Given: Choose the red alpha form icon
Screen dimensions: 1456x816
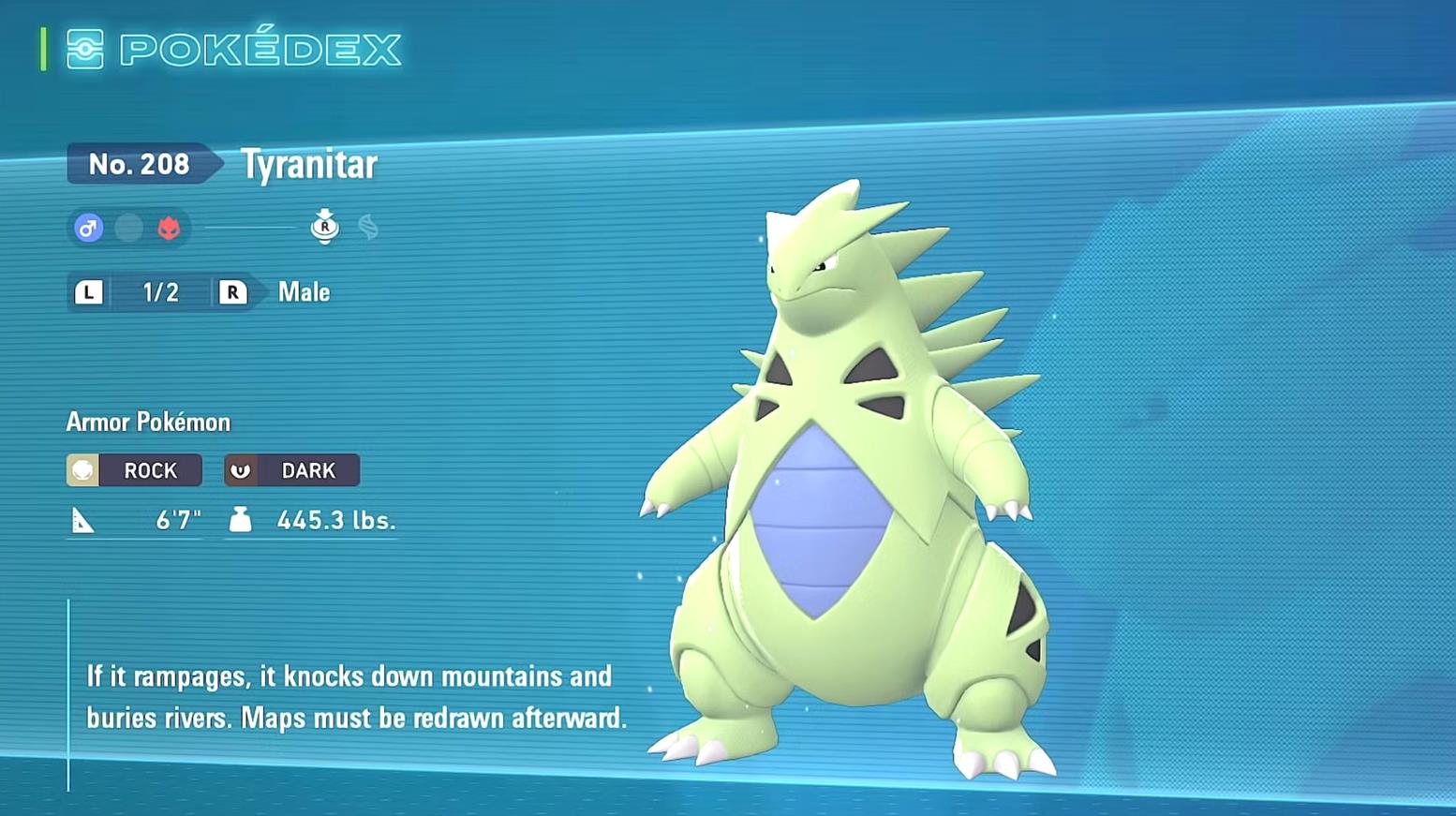Looking at the screenshot, I should tap(169, 228).
